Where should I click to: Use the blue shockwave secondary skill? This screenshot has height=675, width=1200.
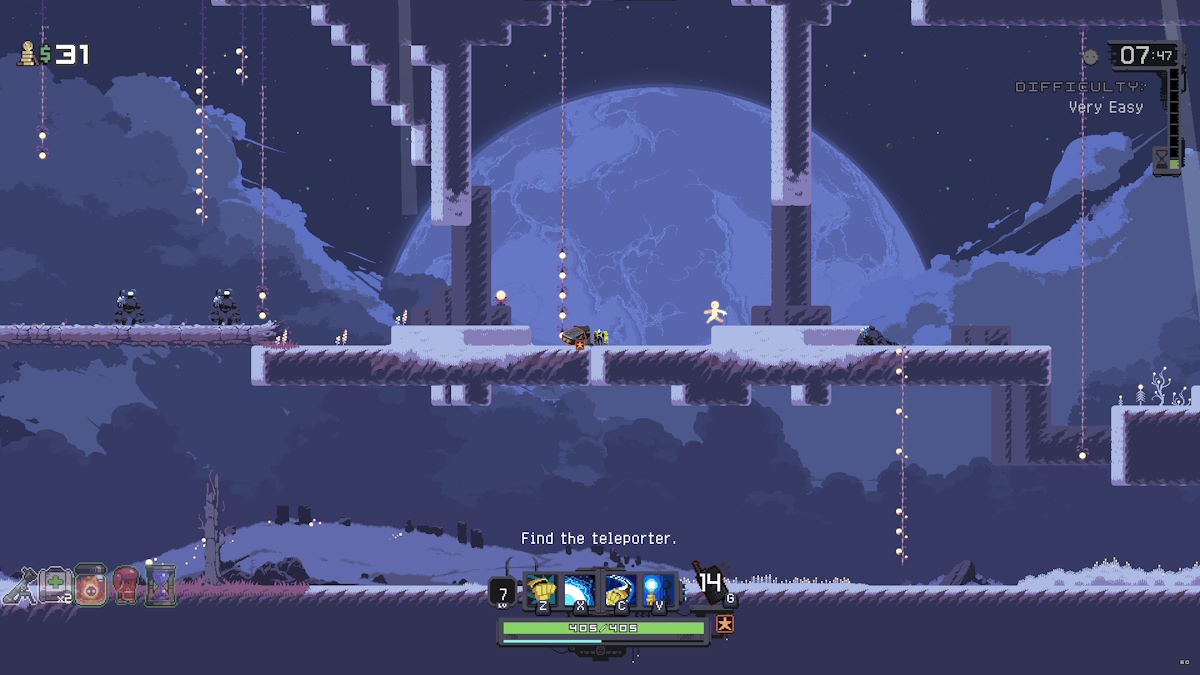click(x=579, y=589)
